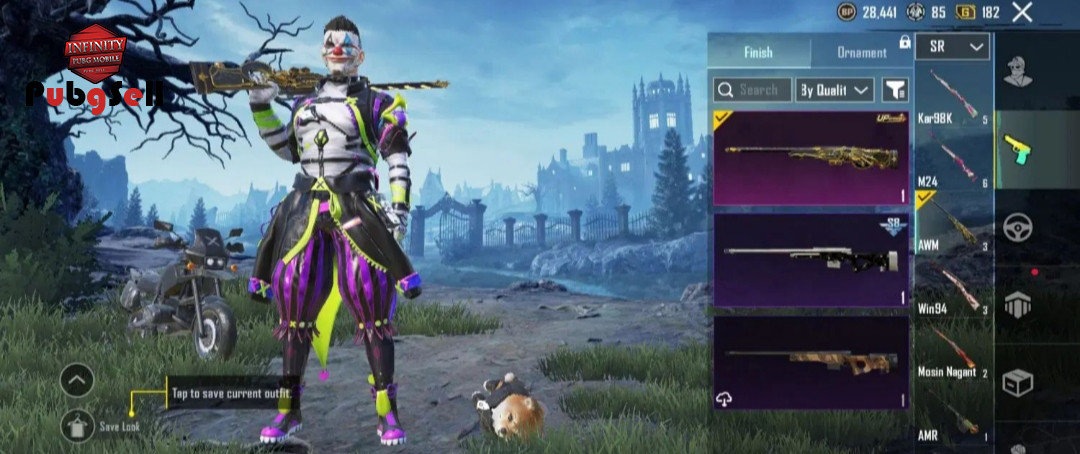This screenshot has height=454, width=1080.
Task: Click the skin Search field
Action: (753, 90)
